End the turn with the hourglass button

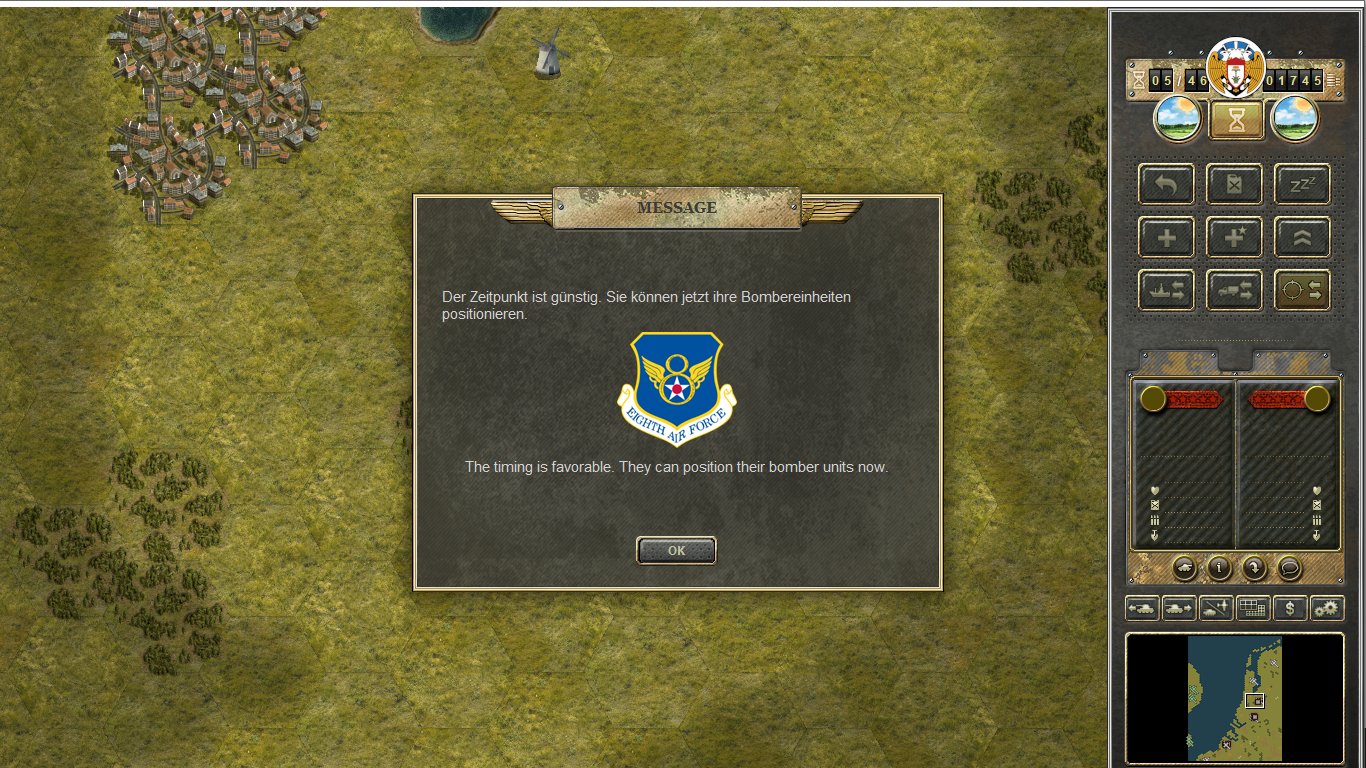1237,120
